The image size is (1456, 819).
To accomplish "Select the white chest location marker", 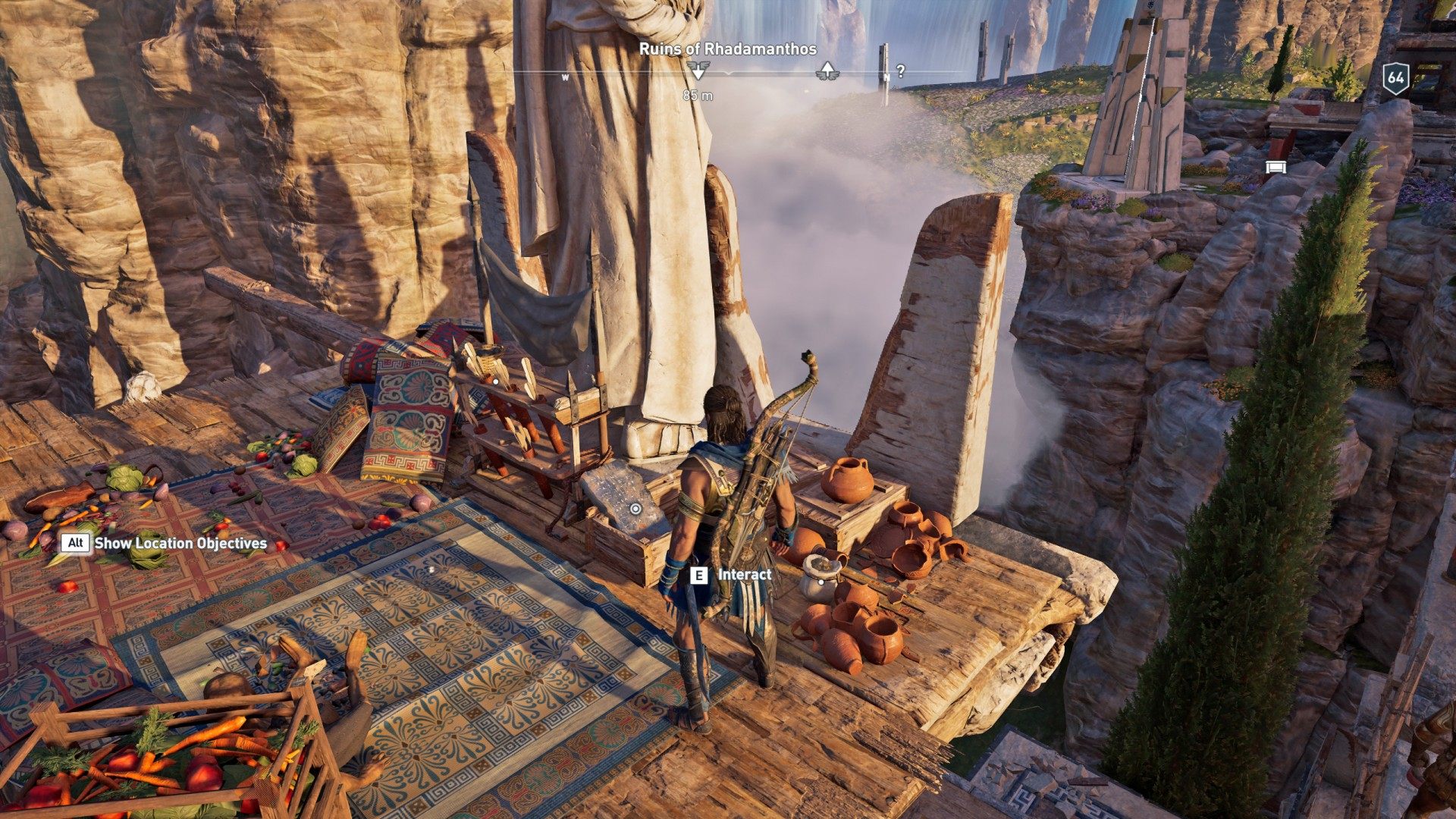I will [1276, 167].
